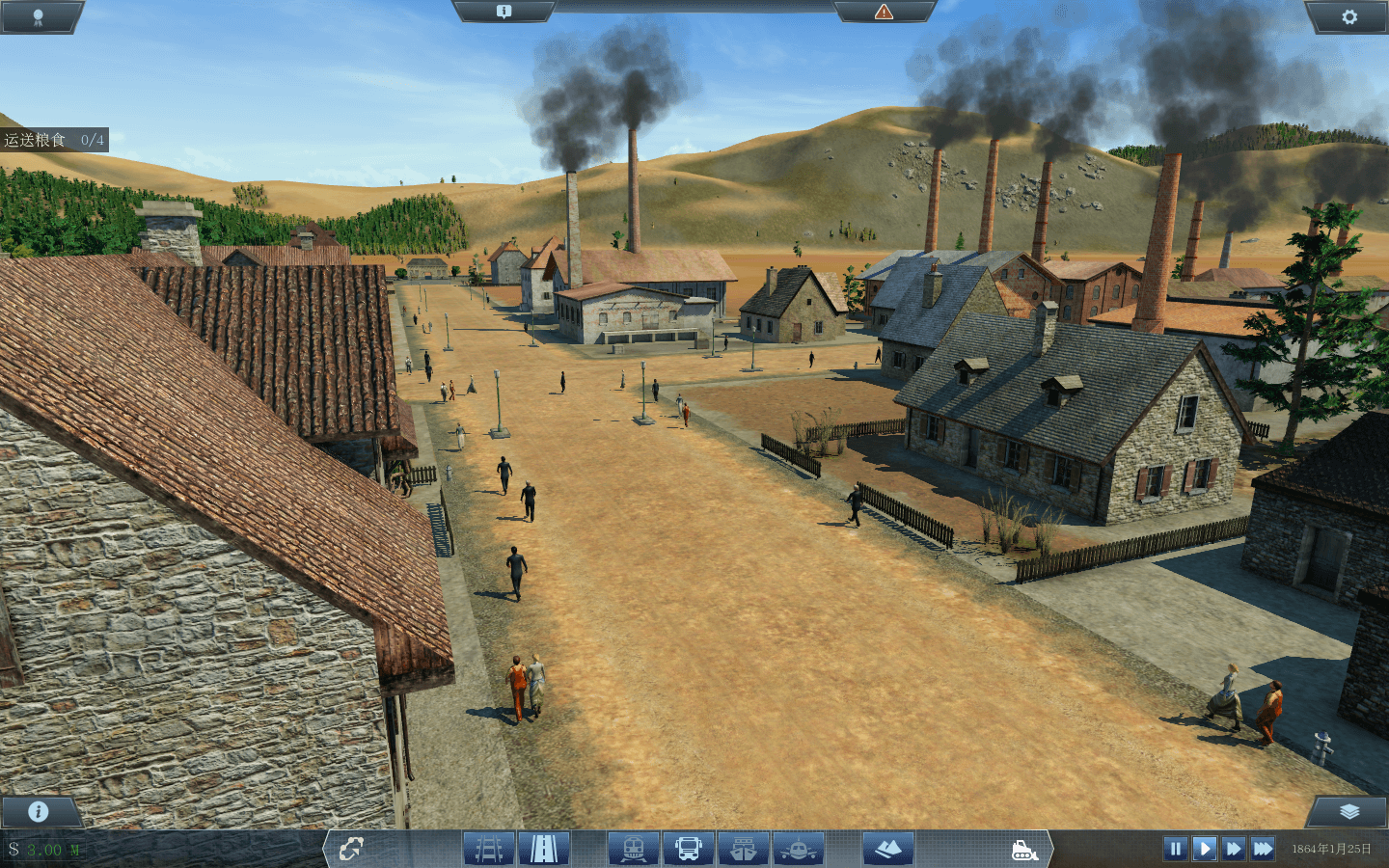Pause the game simulation

(x=1175, y=849)
